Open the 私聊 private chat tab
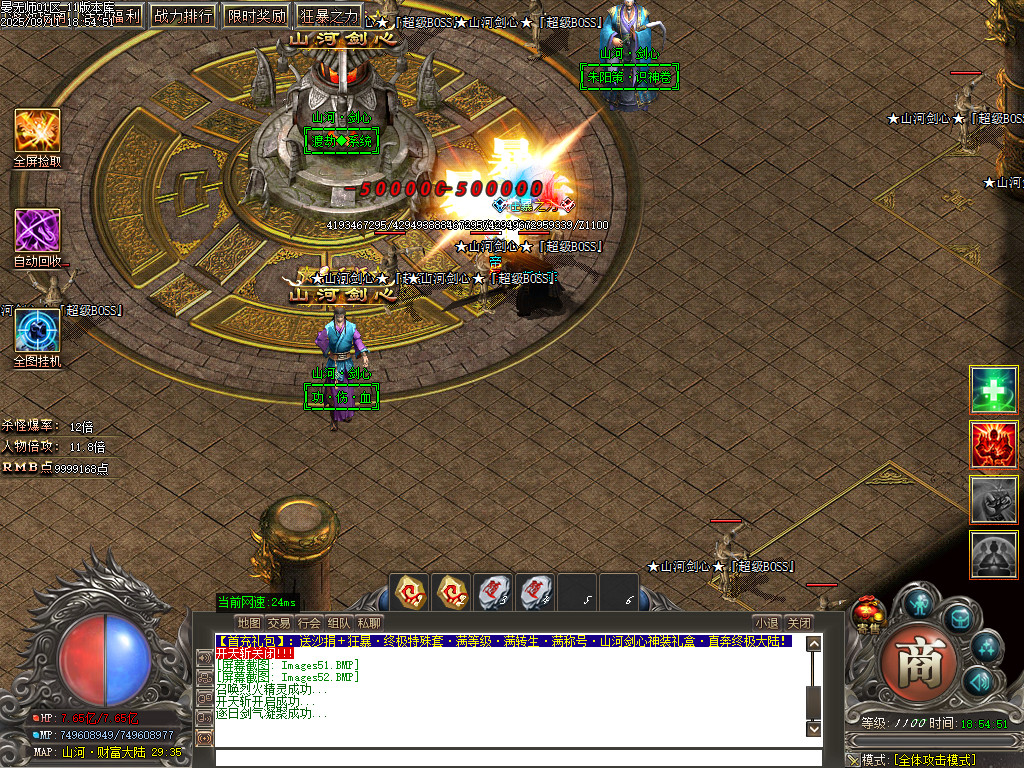1024x768 pixels. (369, 623)
